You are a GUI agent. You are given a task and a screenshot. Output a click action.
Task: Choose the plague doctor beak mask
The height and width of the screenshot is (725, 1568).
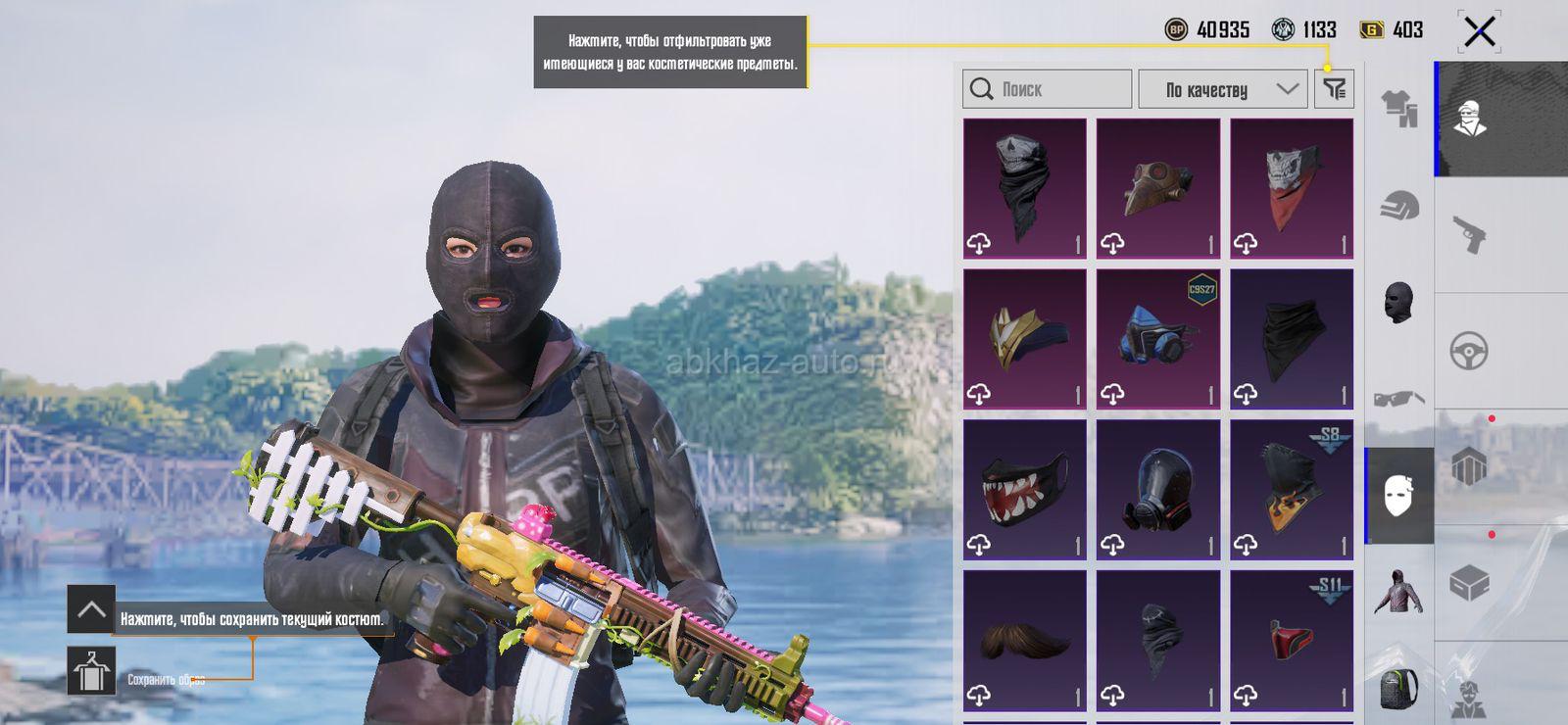click(x=1157, y=188)
